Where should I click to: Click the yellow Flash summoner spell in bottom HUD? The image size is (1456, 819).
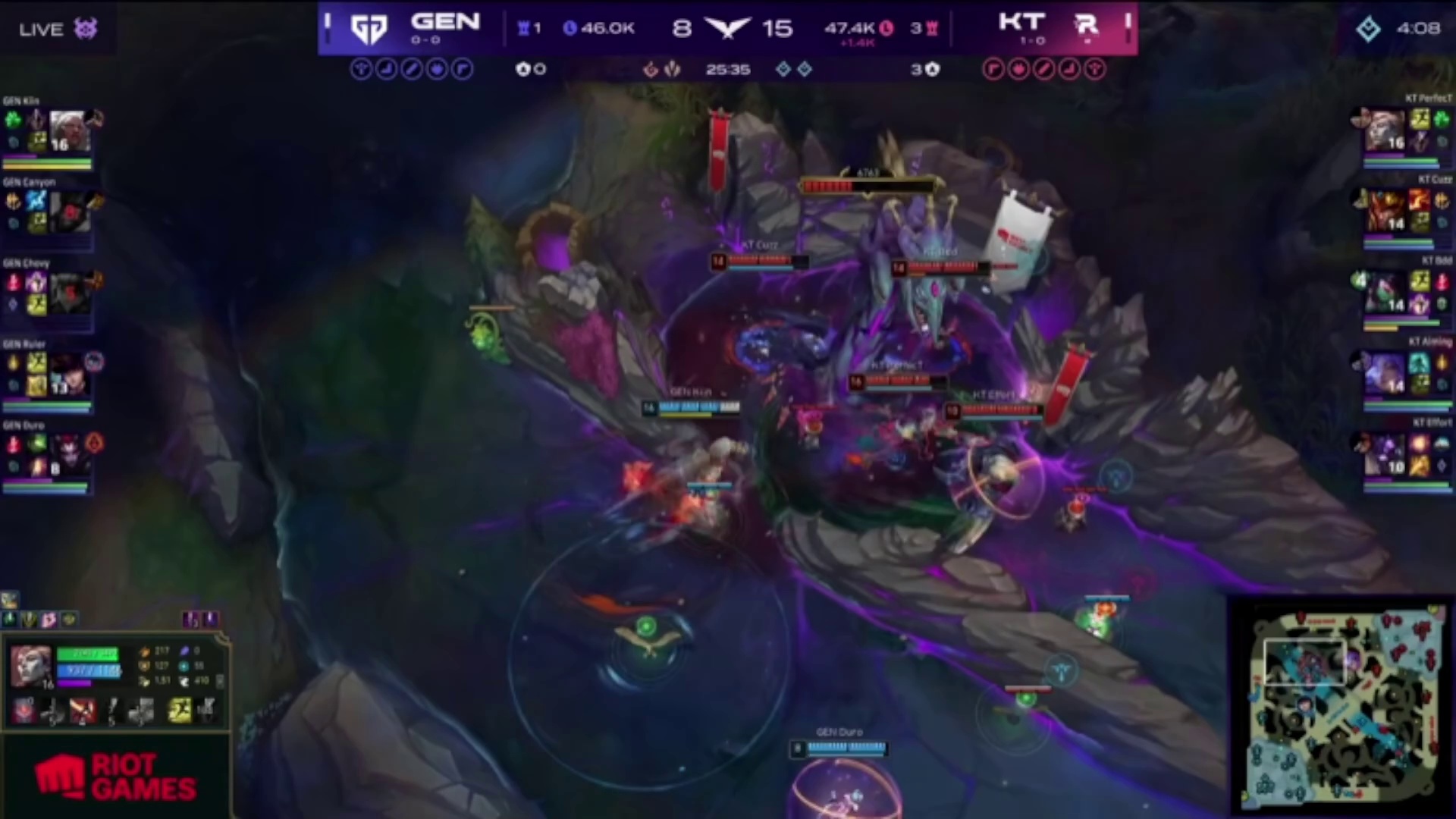tap(179, 711)
